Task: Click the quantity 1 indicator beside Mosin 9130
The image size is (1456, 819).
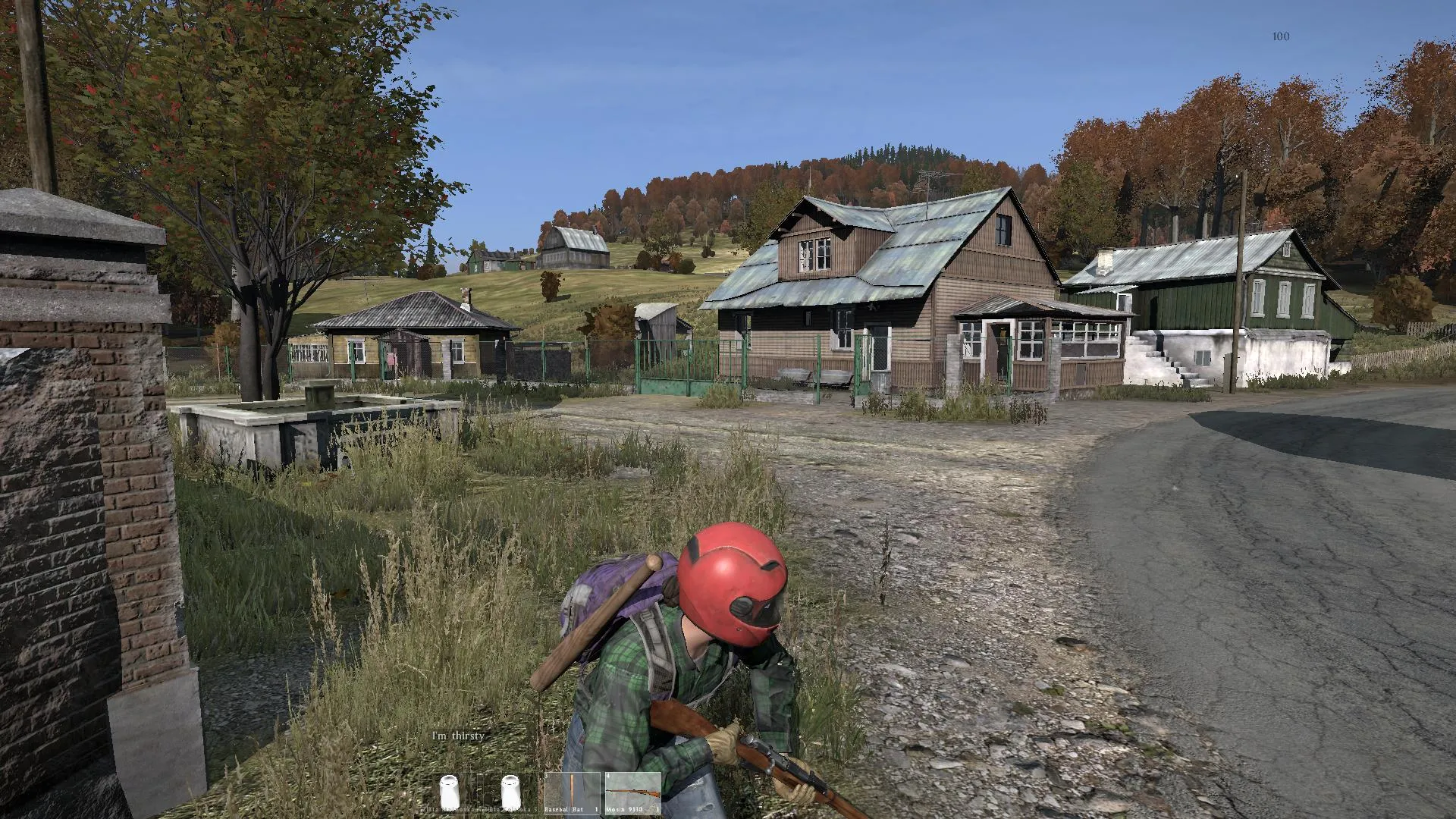Action: (x=658, y=809)
